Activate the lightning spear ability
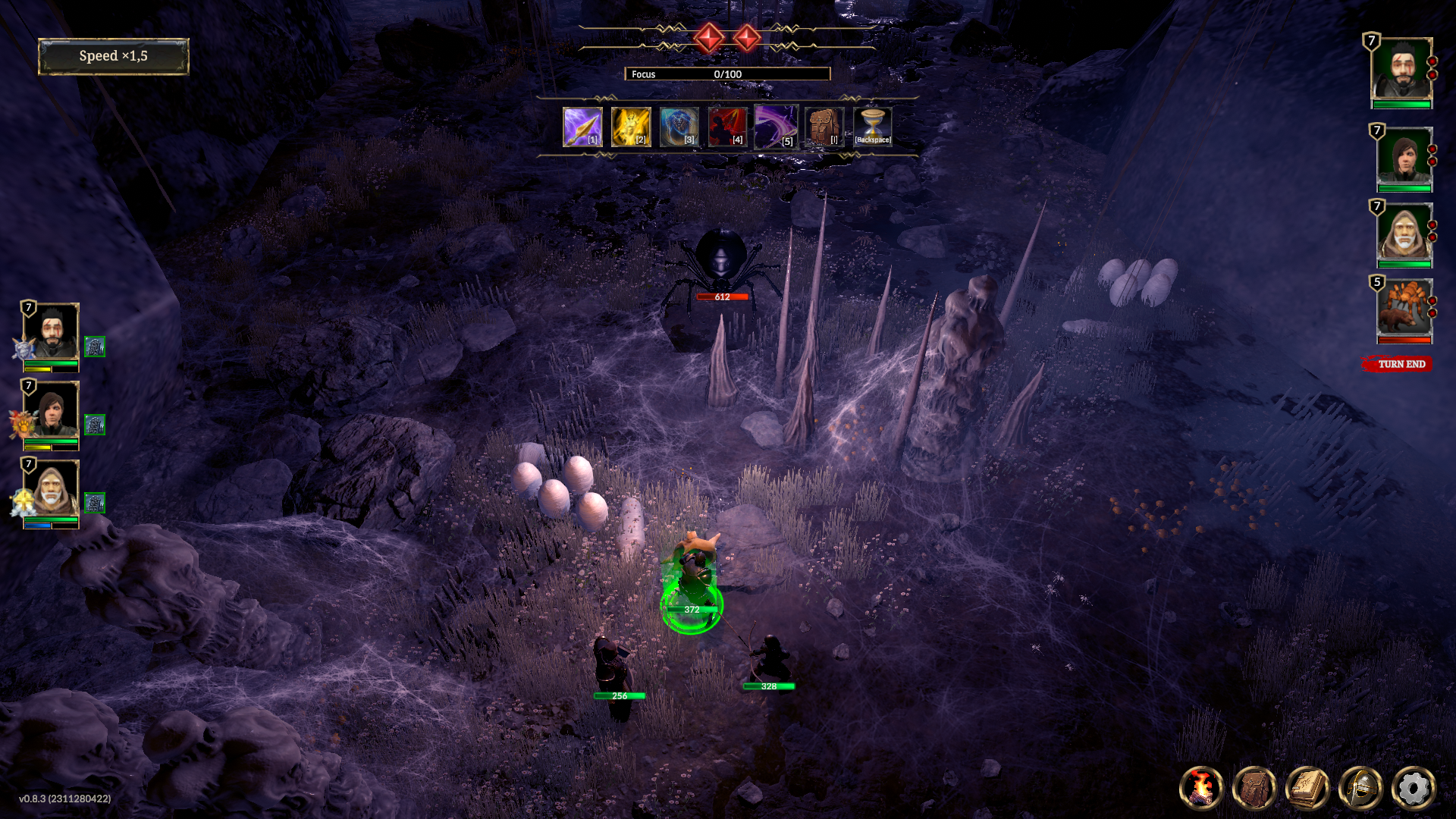Image resolution: width=1456 pixels, height=819 pixels. pyautogui.click(x=582, y=127)
